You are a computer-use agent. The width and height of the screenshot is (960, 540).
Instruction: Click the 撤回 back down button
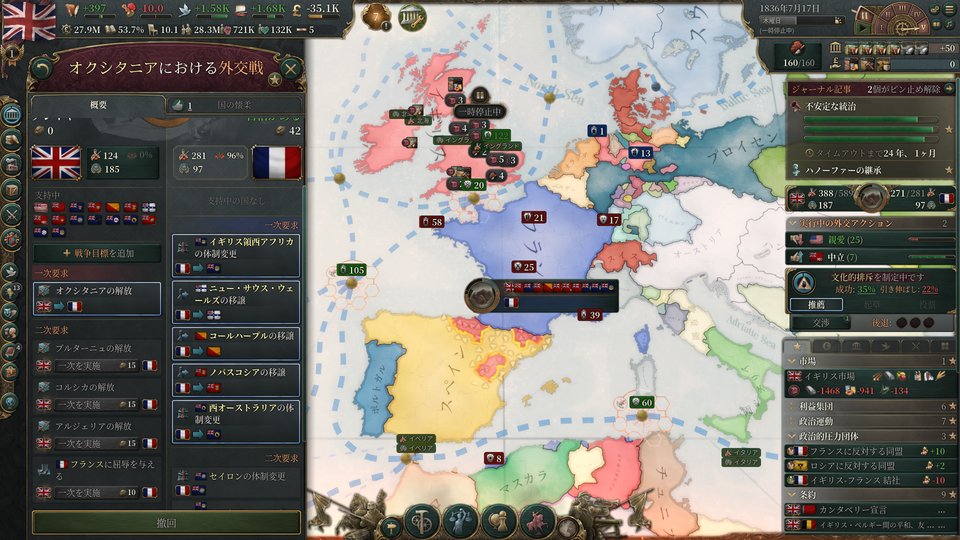(166, 523)
